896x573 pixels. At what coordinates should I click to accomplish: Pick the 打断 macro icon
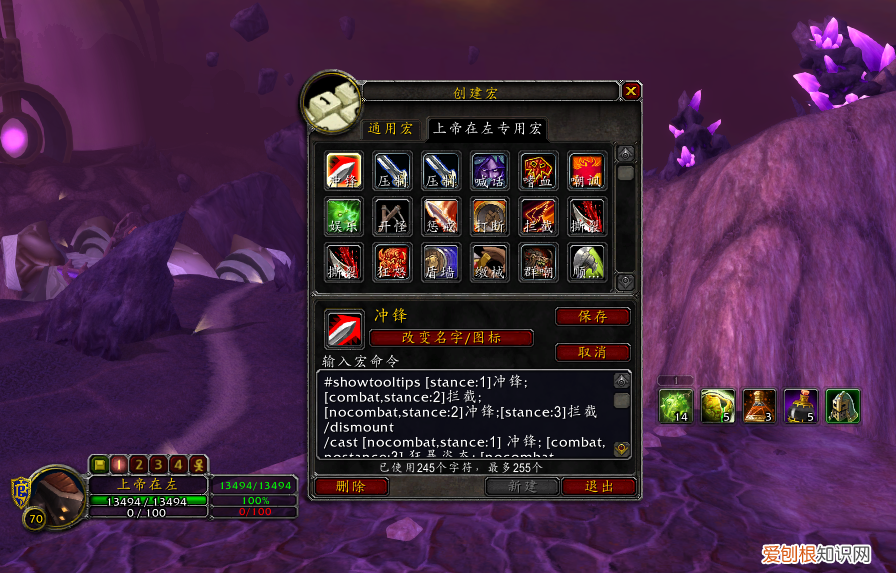490,217
